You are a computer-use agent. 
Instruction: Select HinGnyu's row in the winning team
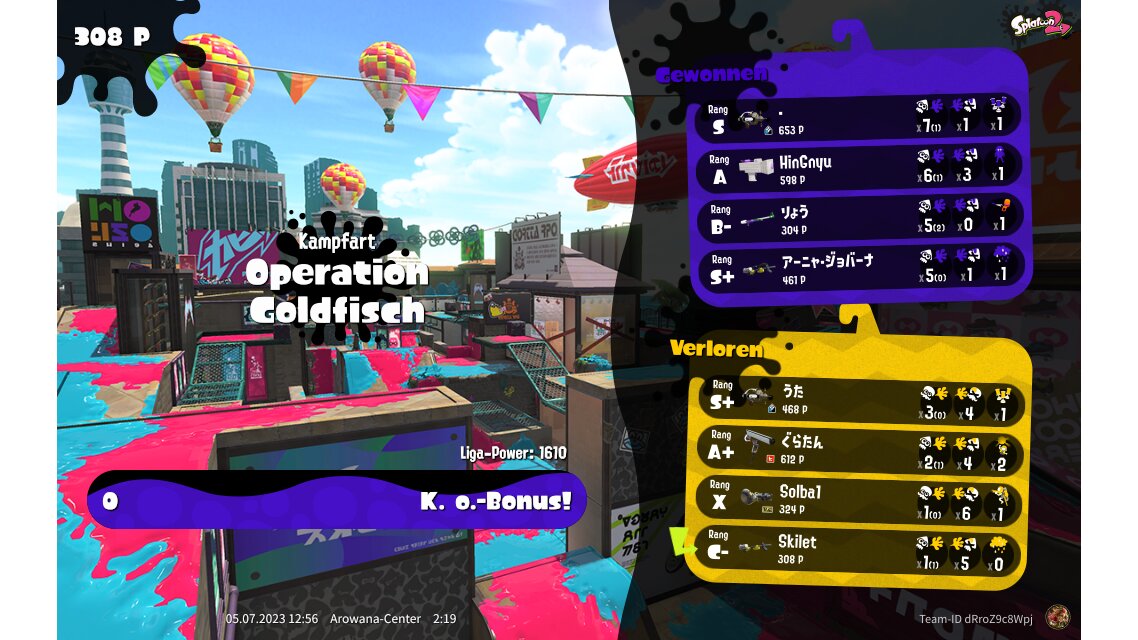click(859, 168)
